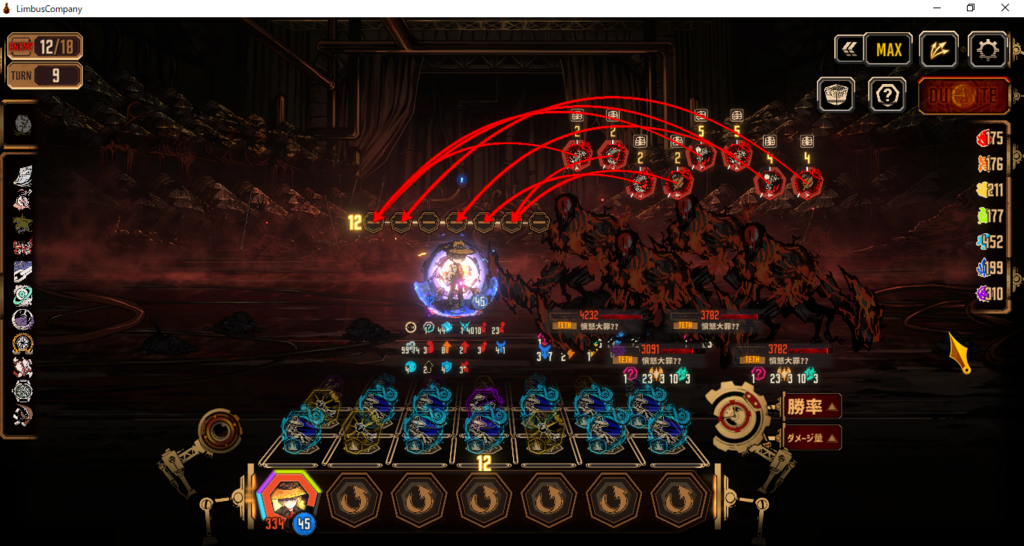Choose the ダメージ量 damage auto-select

[812, 437]
